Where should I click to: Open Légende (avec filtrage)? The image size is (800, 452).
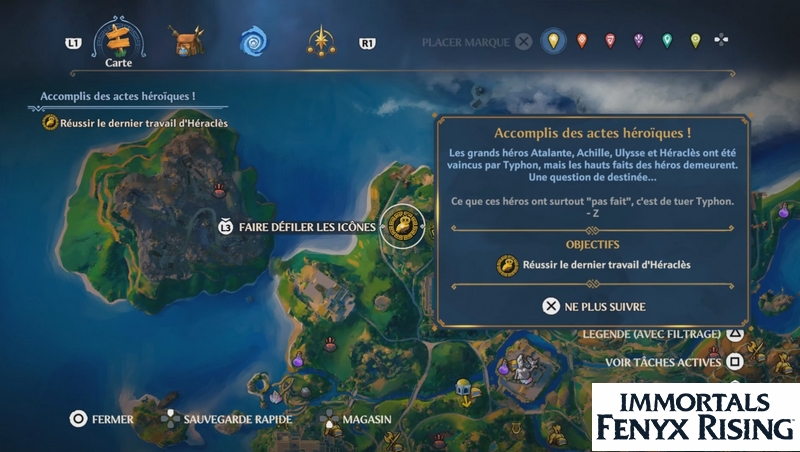(x=663, y=332)
